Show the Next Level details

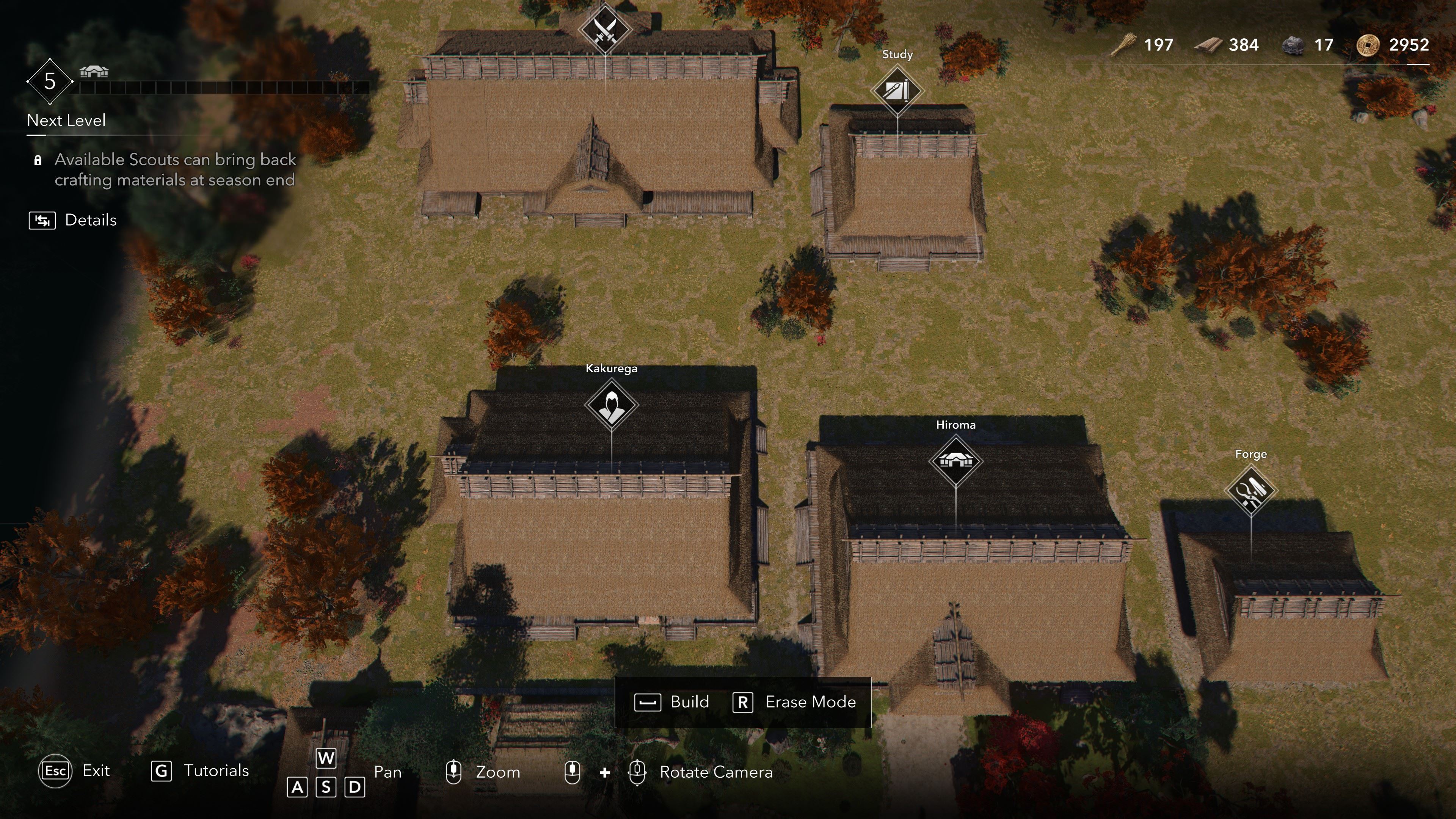(x=73, y=220)
